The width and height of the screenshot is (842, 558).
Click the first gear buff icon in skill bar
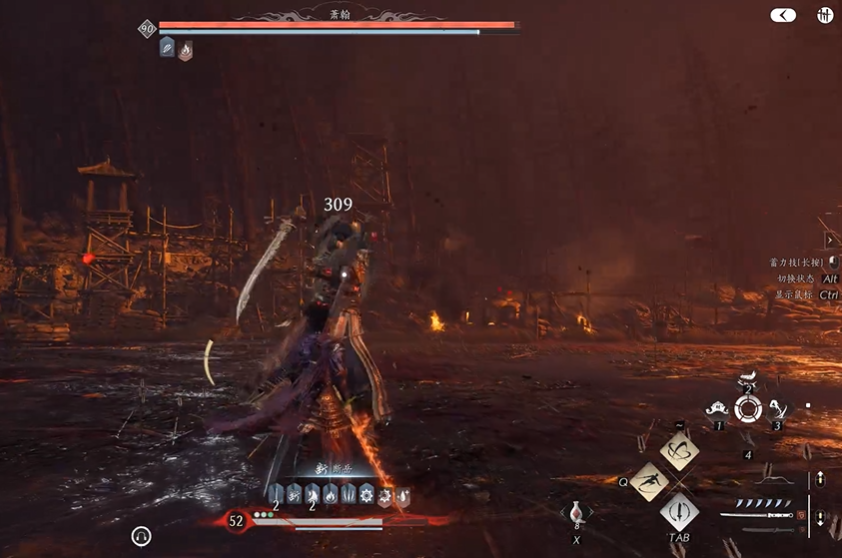pos(366,493)
